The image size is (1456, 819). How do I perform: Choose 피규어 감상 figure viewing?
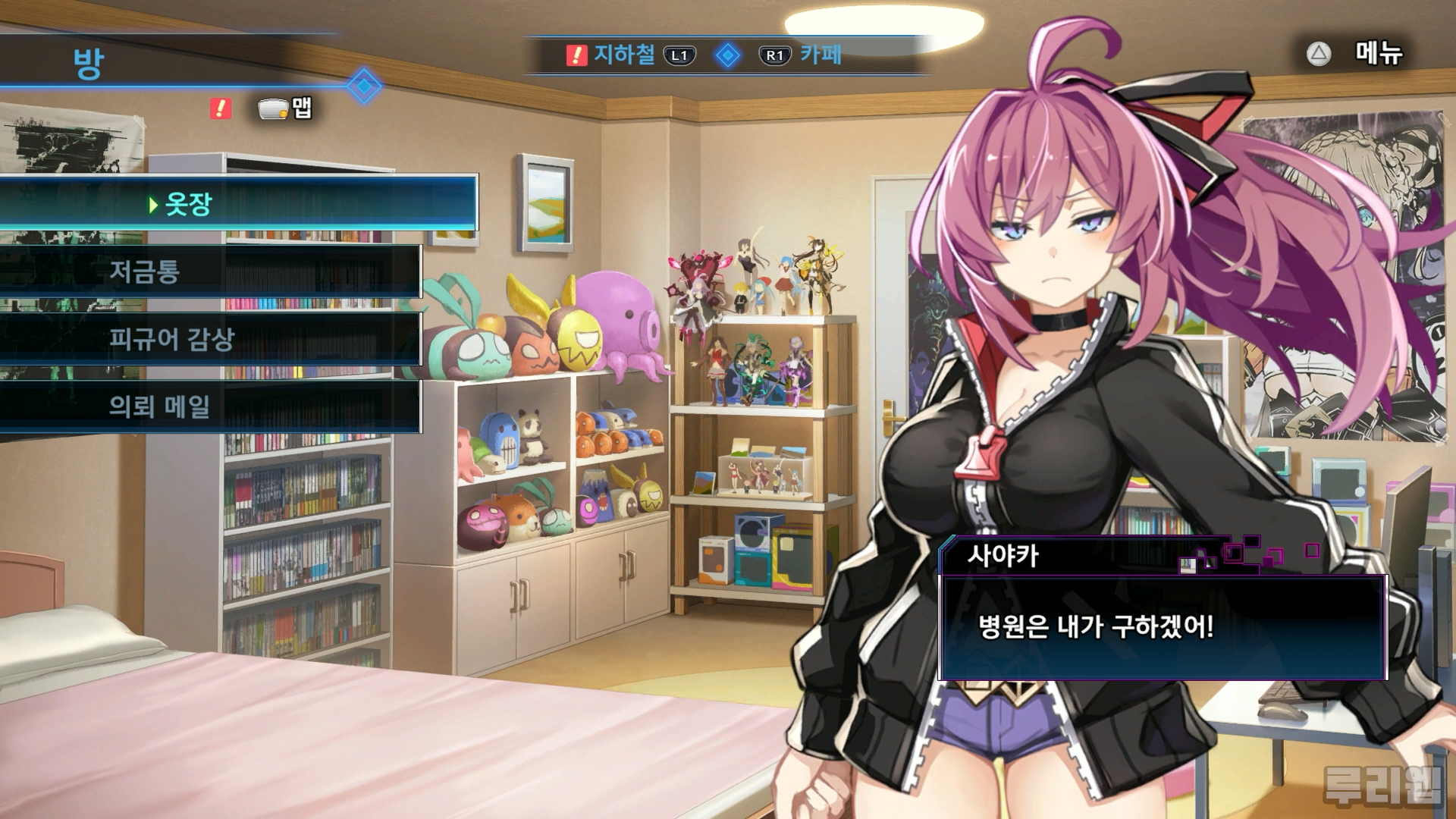point(209,338)
